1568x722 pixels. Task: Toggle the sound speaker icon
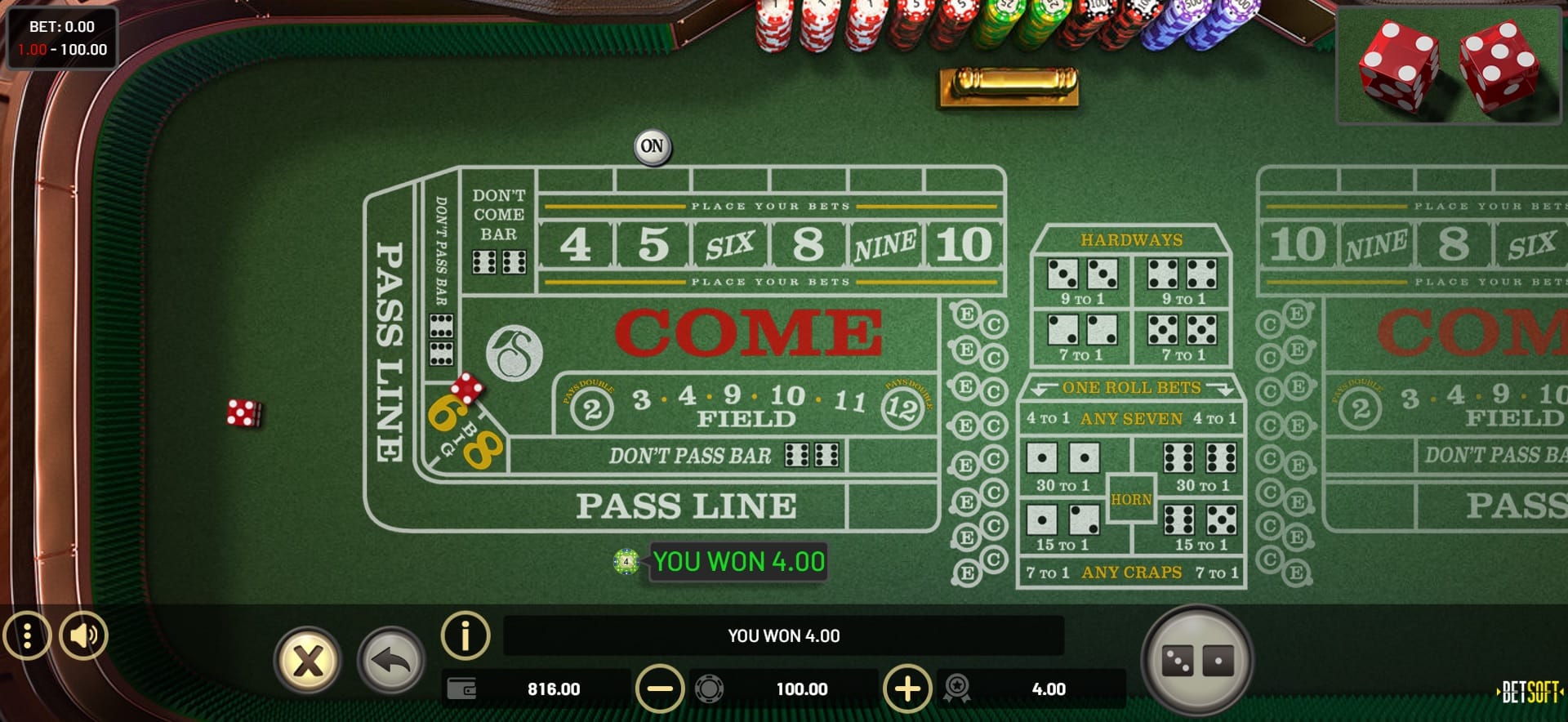click(83, 635)
